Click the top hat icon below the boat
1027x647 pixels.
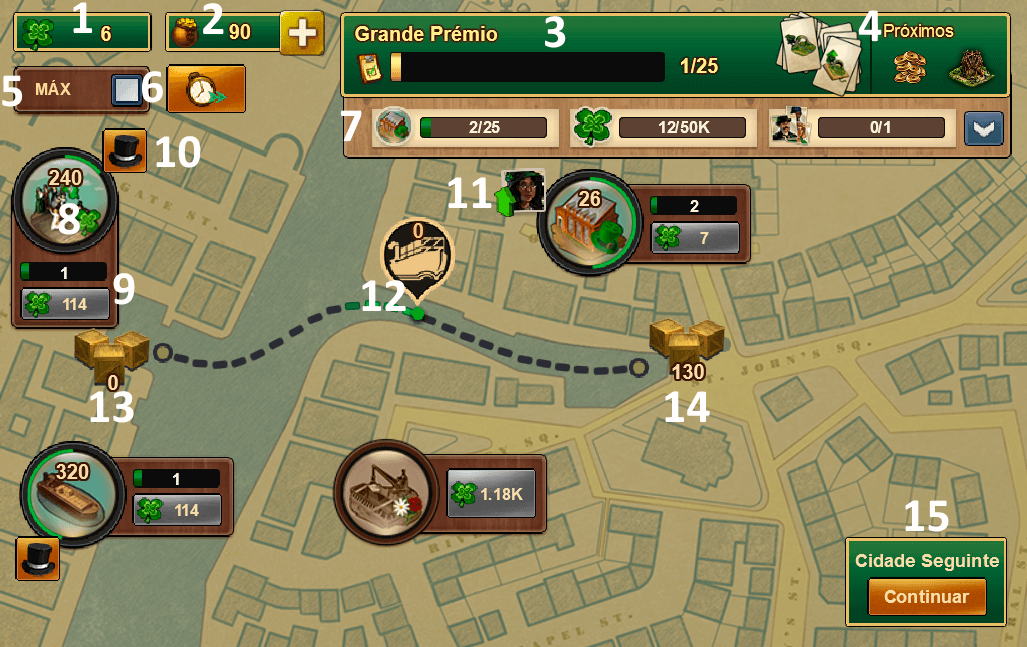click(38, 559)
